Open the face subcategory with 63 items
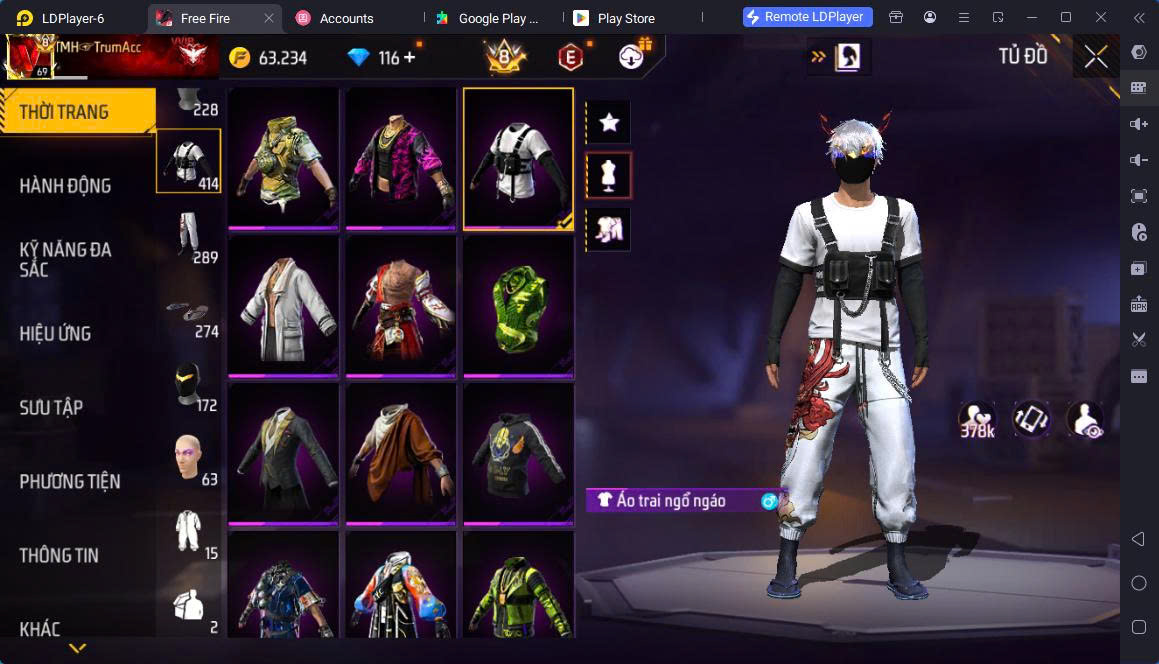The width and height of the screenshot is (1159, 664). (x=189, y=457)
